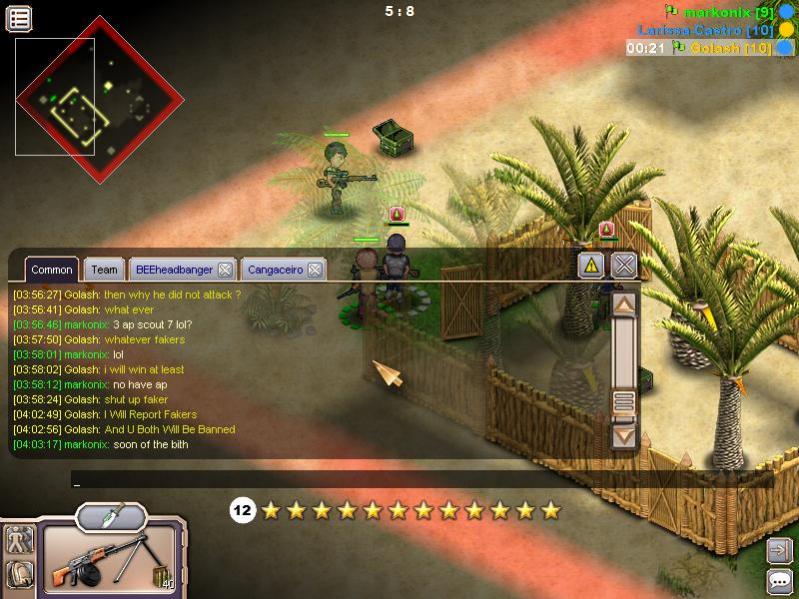Select the combat knife weapon slot
The height and width of the screenshot is (599, 799).
pyautogui.click(x=111, y=516)
